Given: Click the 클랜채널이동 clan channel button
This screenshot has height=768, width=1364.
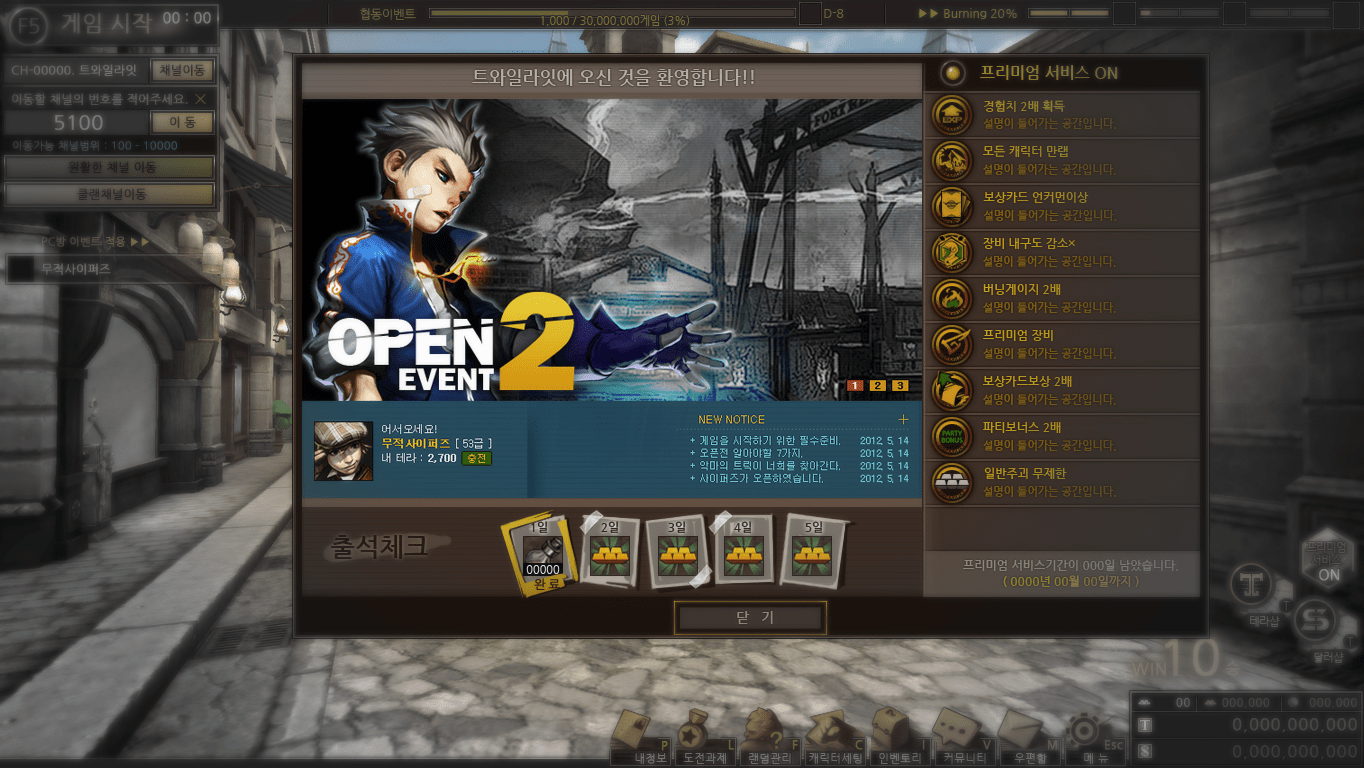Looking at the screenshot, I should [x=110, y=194].
